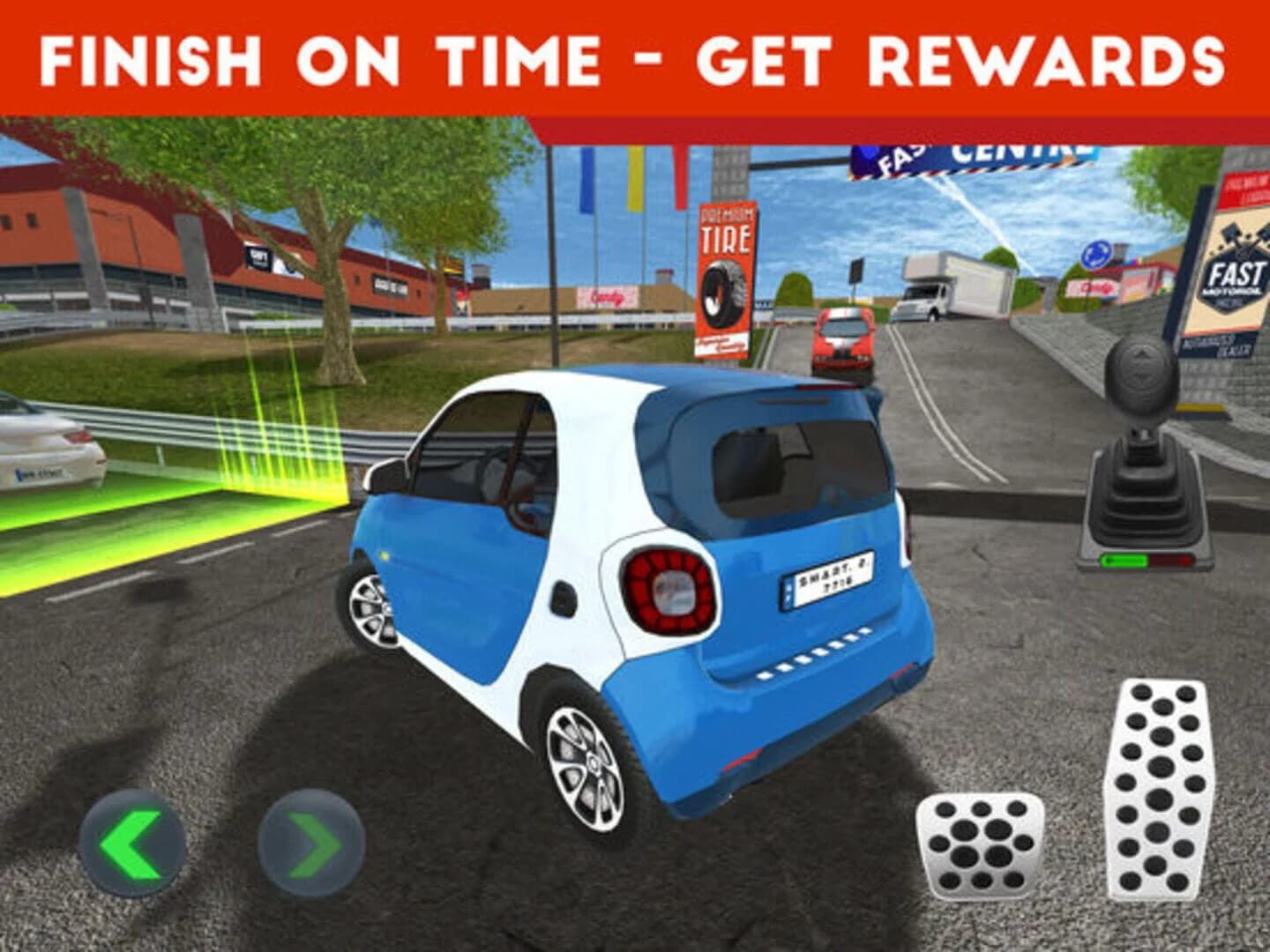The width and height of the screenshot is (1270, 952).
Task: Tap the left steering arrow control
Action: pos(131,842)
